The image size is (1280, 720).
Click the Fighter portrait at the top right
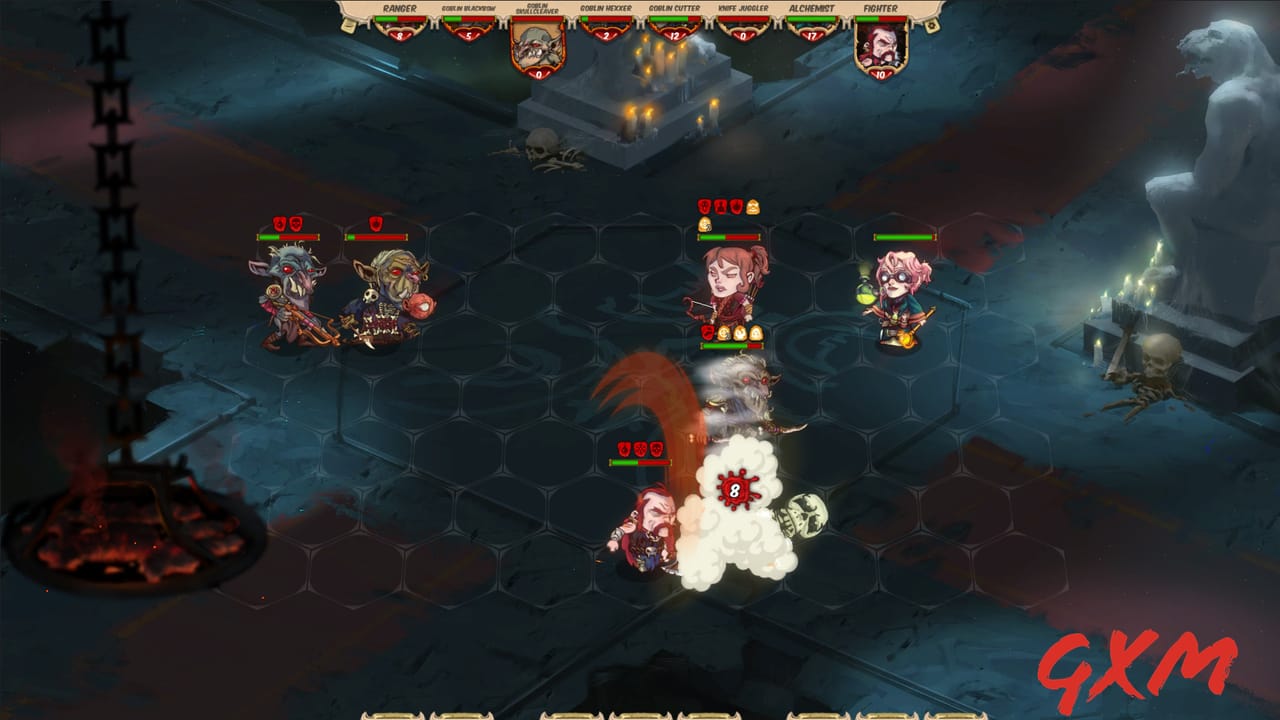(x=880, y=45)
